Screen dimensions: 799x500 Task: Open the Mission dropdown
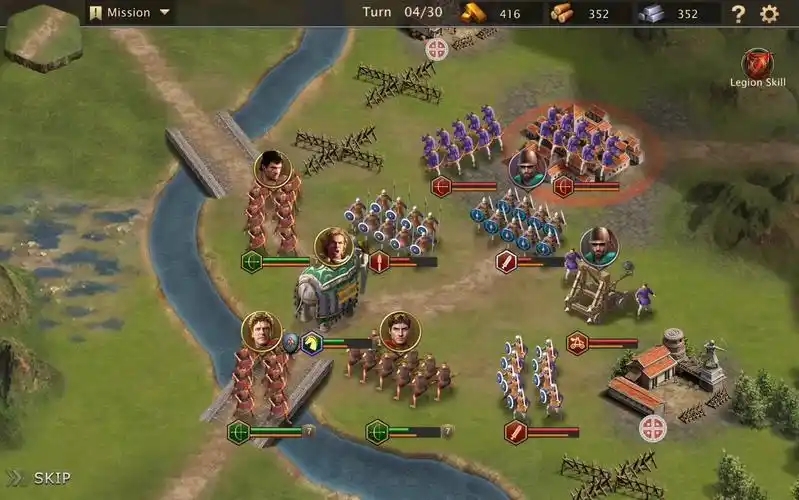click(x=130, y=13)
